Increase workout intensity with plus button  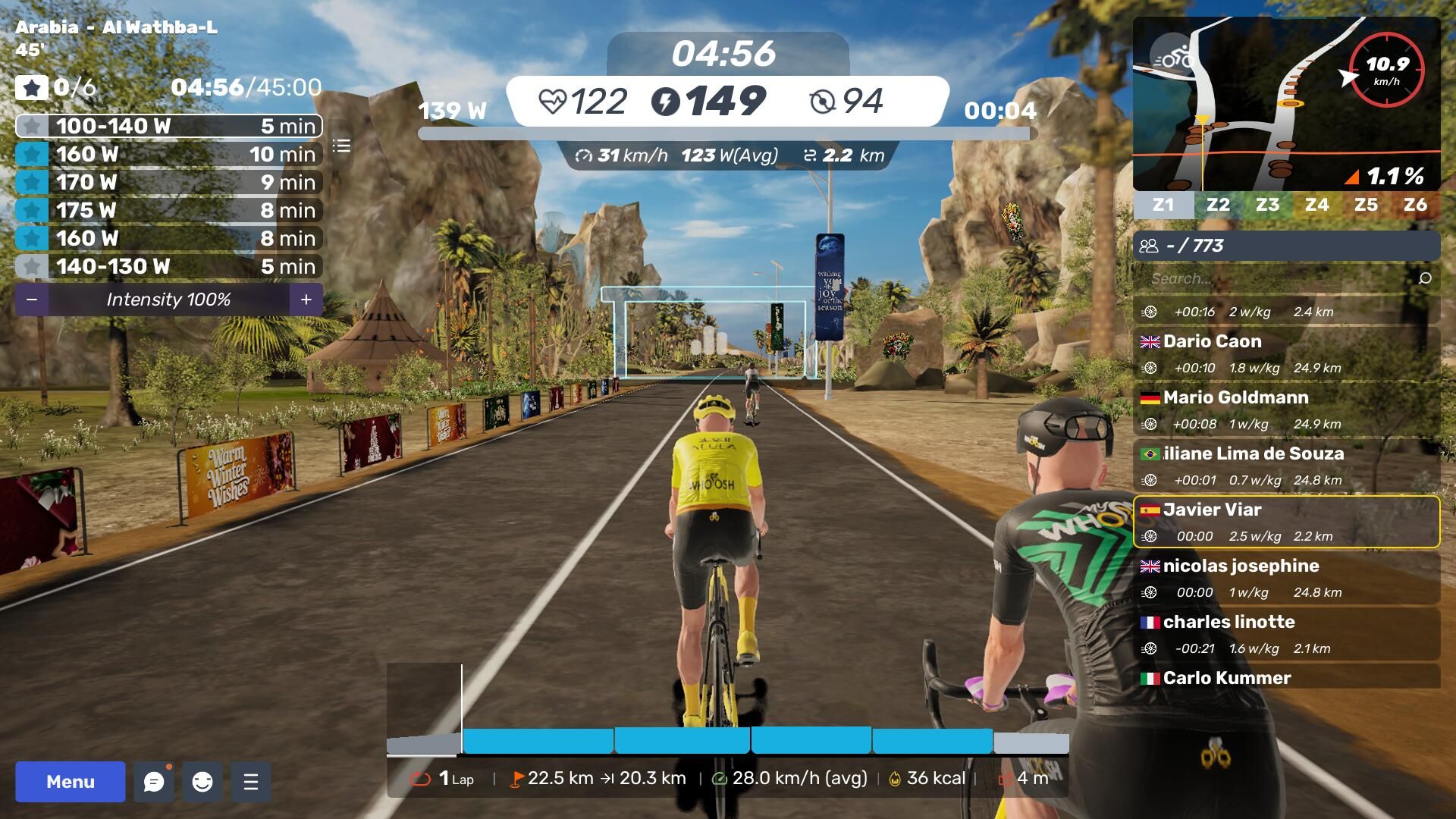[x=306, y=300]
